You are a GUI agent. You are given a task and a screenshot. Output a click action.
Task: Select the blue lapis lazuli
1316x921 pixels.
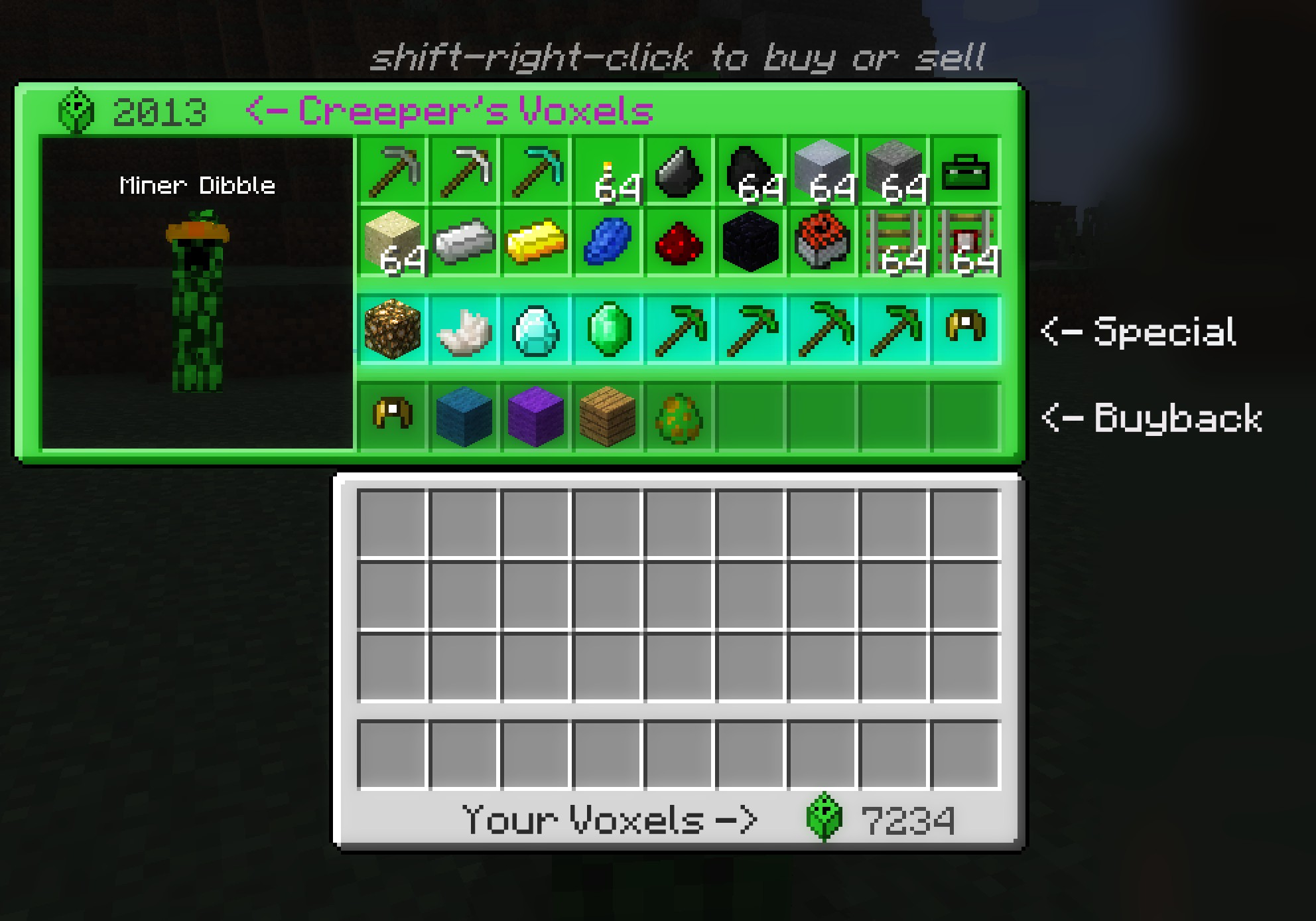(x=608, y=242)
